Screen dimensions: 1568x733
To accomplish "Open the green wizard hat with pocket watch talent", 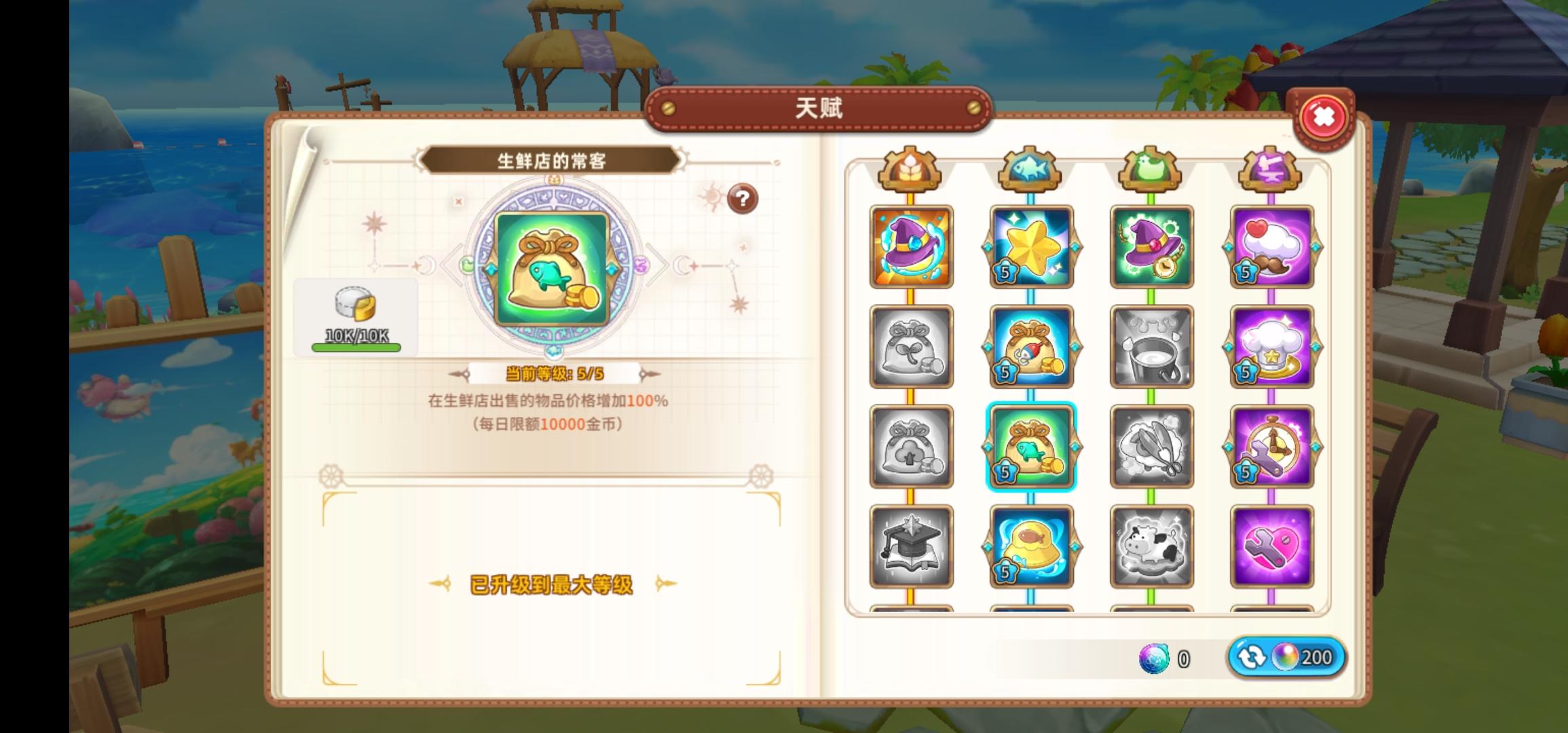I will tap(1152, 246).
